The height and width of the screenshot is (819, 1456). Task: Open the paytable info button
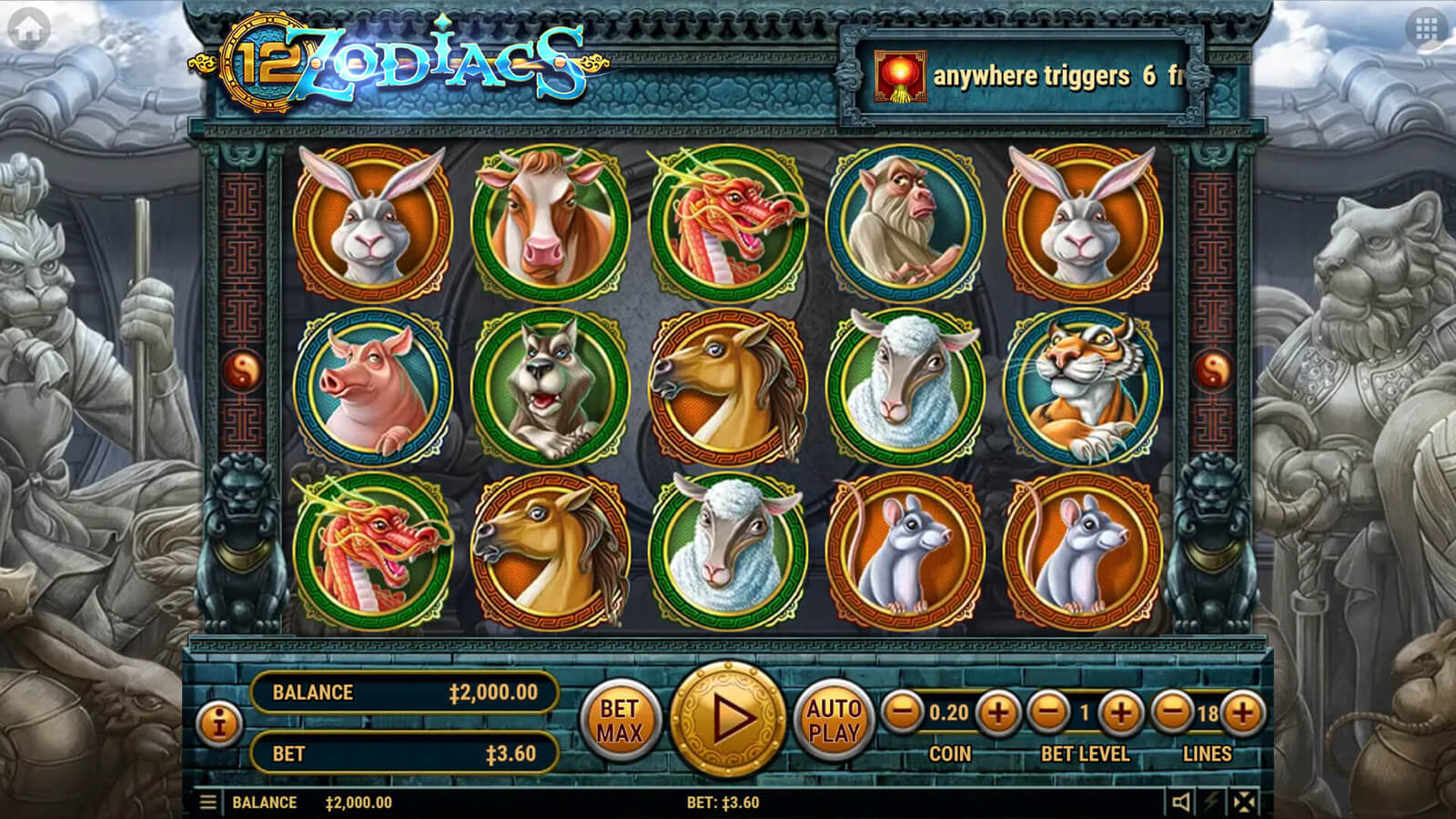click(218, 724)
